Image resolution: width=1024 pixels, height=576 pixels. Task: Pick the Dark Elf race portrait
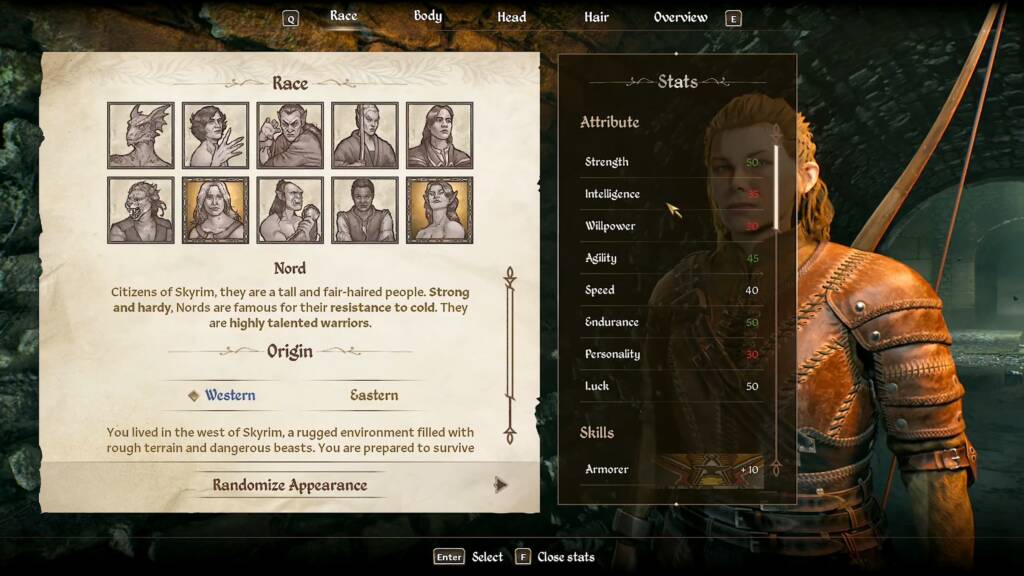click(x=290, y=135)
